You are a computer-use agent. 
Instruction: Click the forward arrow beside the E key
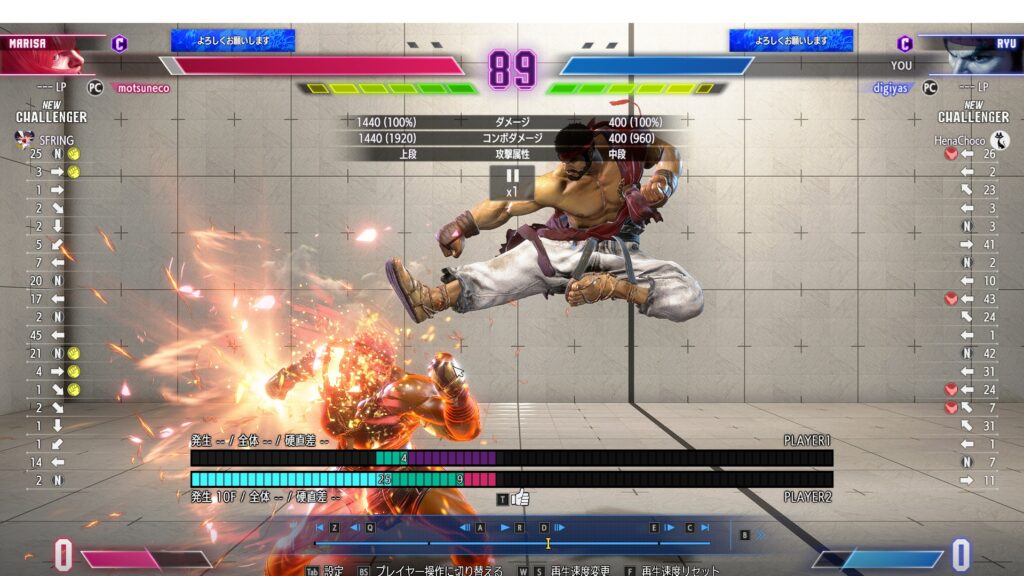[x=671, y=527]
